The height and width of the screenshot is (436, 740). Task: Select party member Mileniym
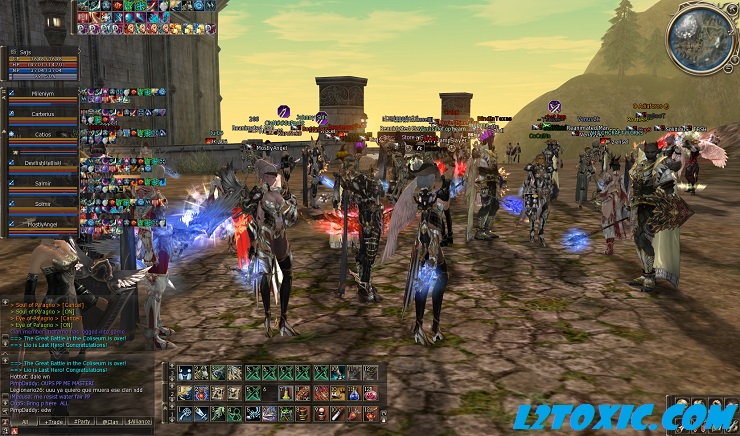coord(42,93)
